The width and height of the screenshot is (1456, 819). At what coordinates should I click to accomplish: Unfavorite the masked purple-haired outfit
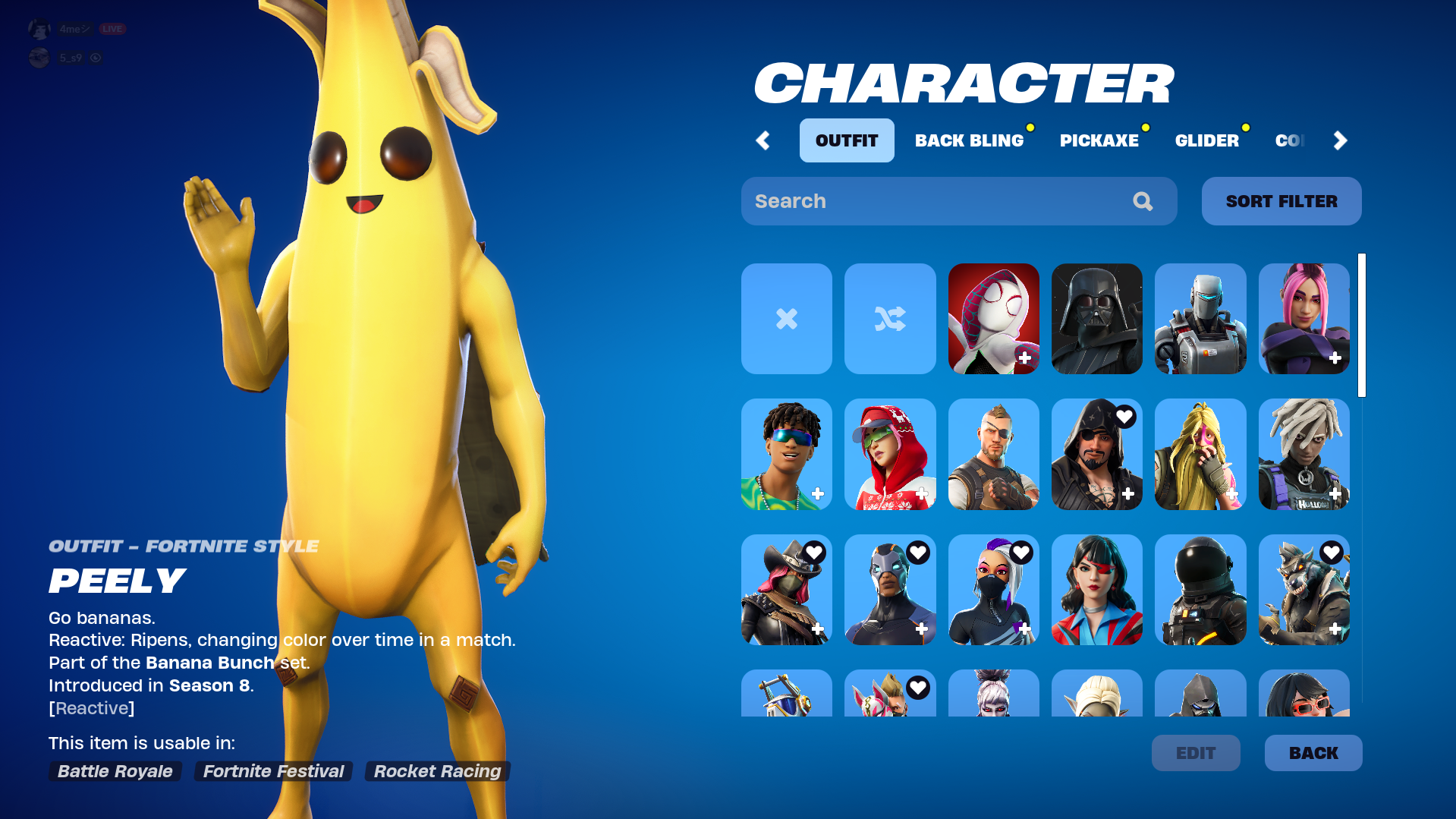[1023, 552]
